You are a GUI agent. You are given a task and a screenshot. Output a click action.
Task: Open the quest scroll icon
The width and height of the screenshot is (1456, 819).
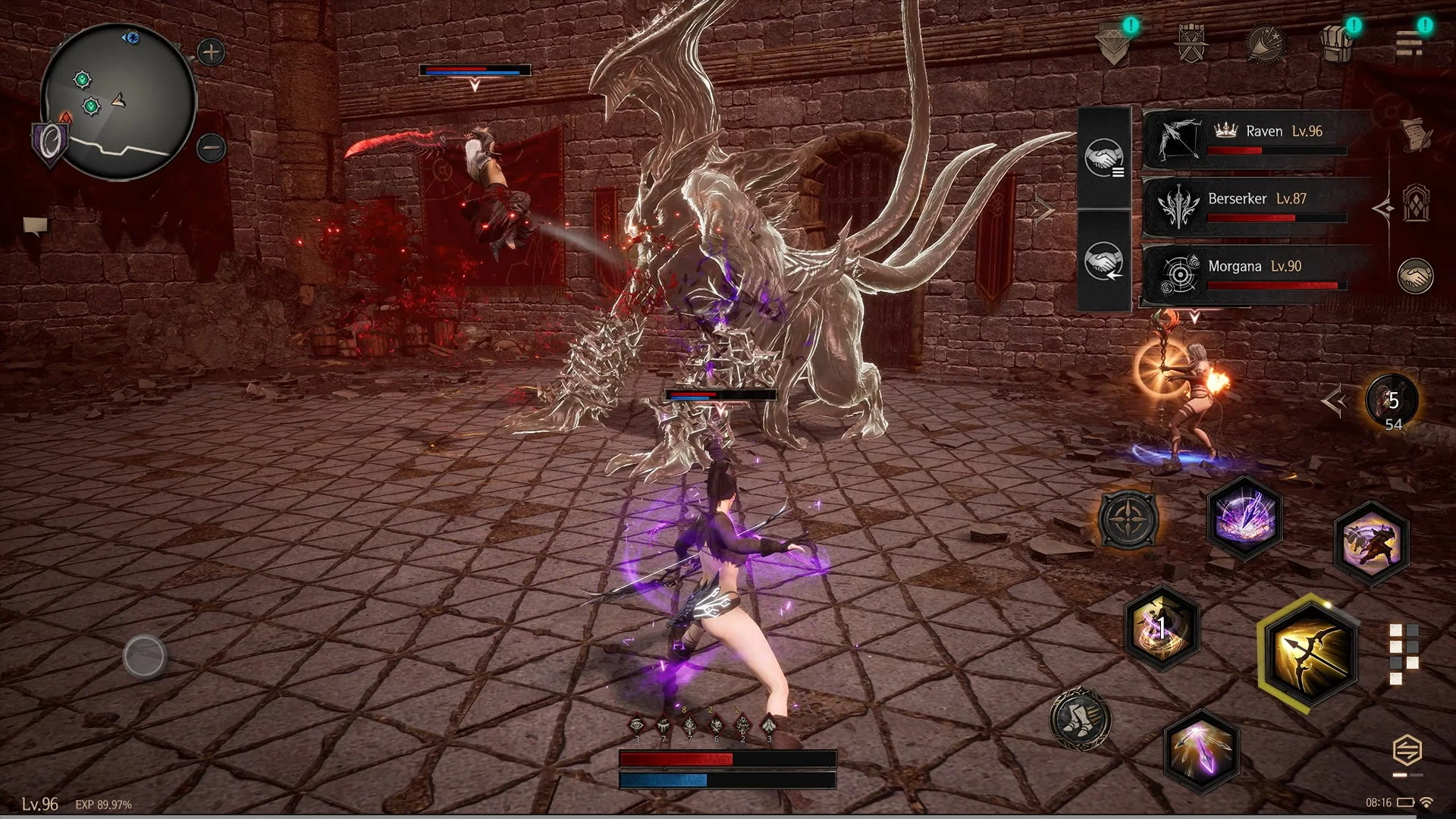click(1415, 133)
